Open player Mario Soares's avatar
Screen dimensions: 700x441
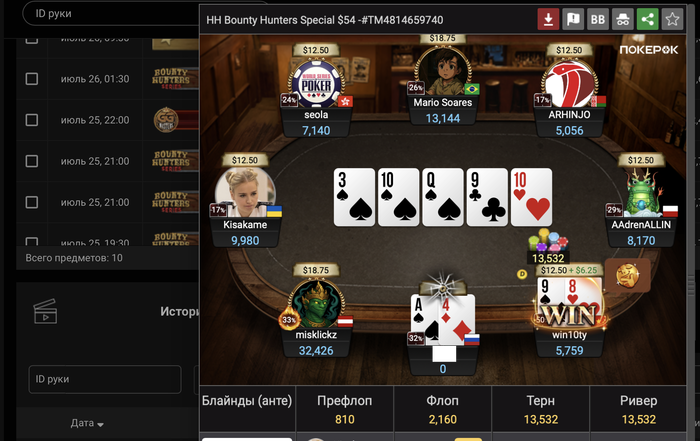[442, 72]
